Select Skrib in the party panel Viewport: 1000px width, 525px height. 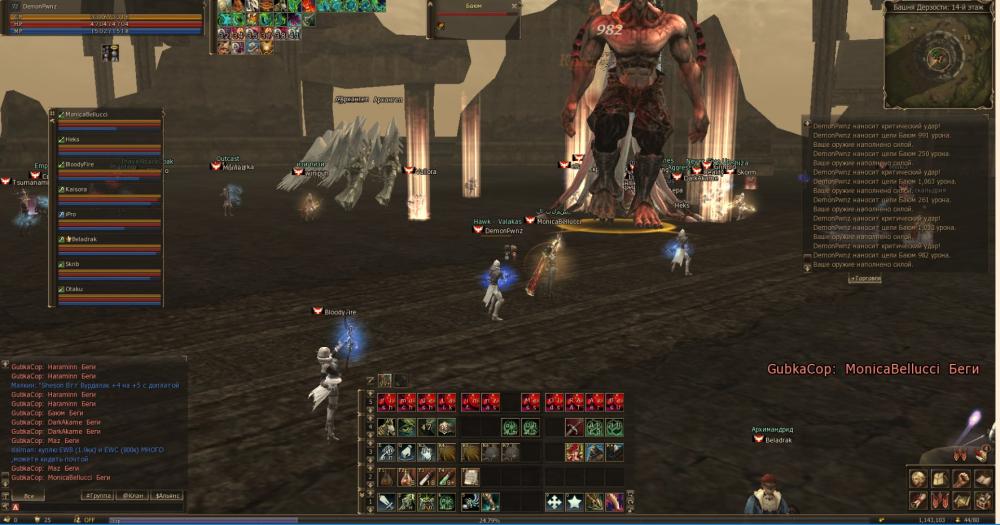point(73,264)
